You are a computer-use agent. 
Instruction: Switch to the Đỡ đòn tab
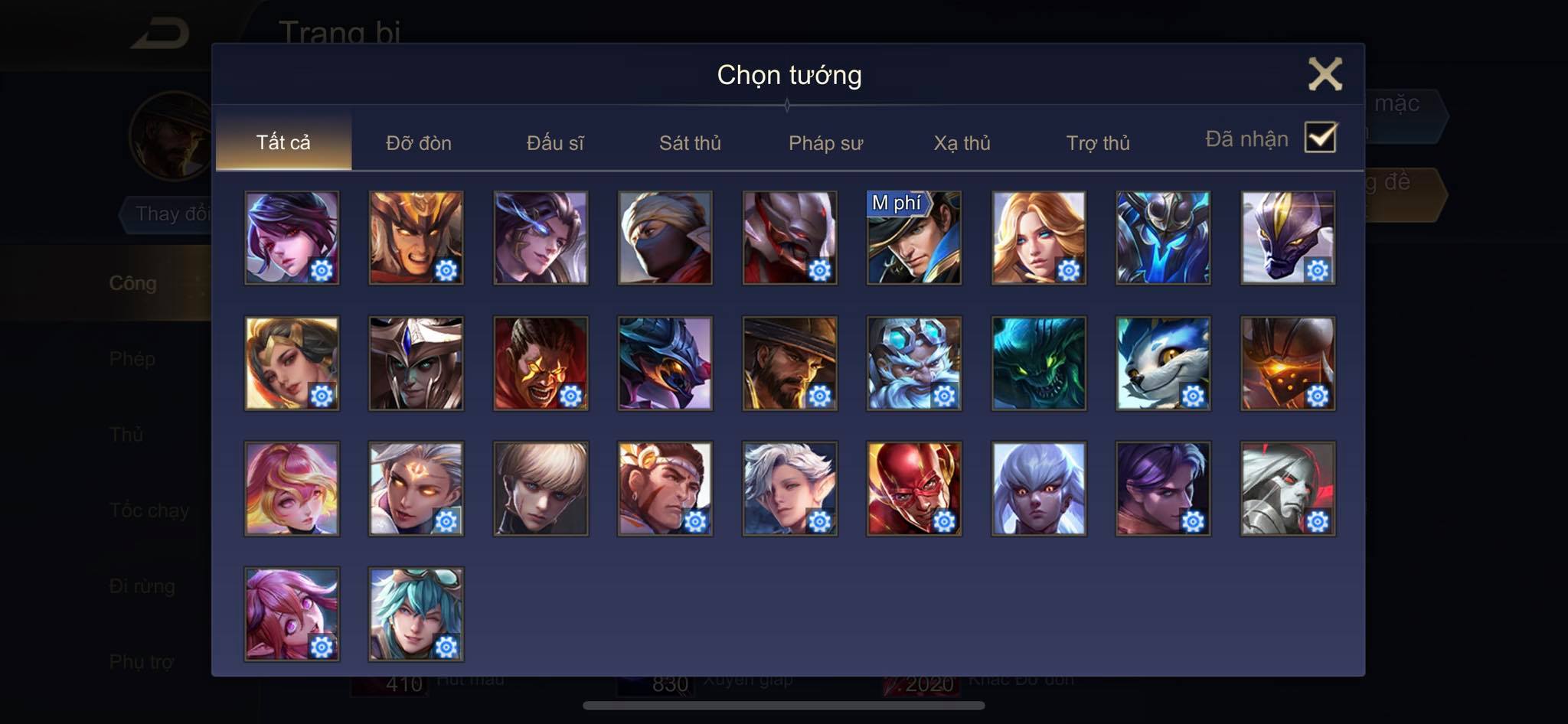(419, 143)
